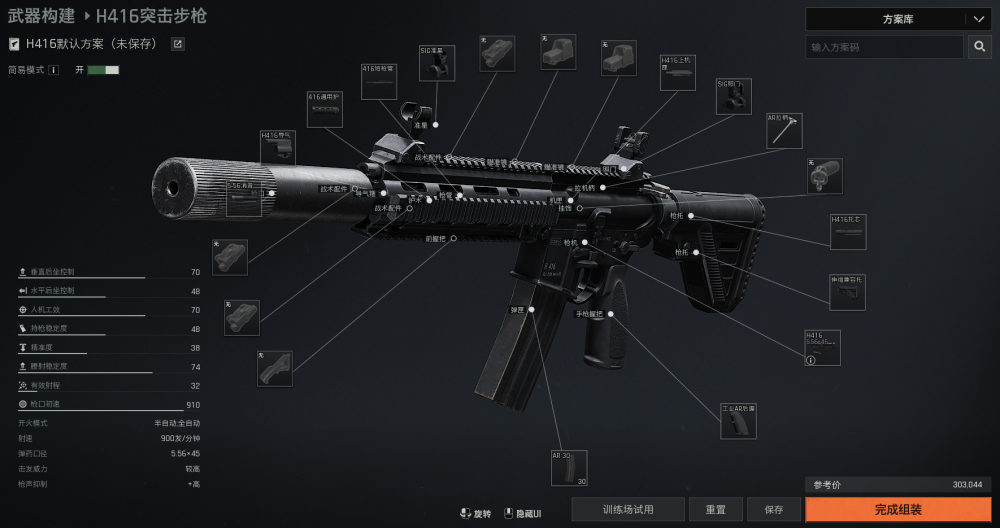Click the magnifier search button
Viewport: 1000px width, 528px height.
[x=979, y=47]
